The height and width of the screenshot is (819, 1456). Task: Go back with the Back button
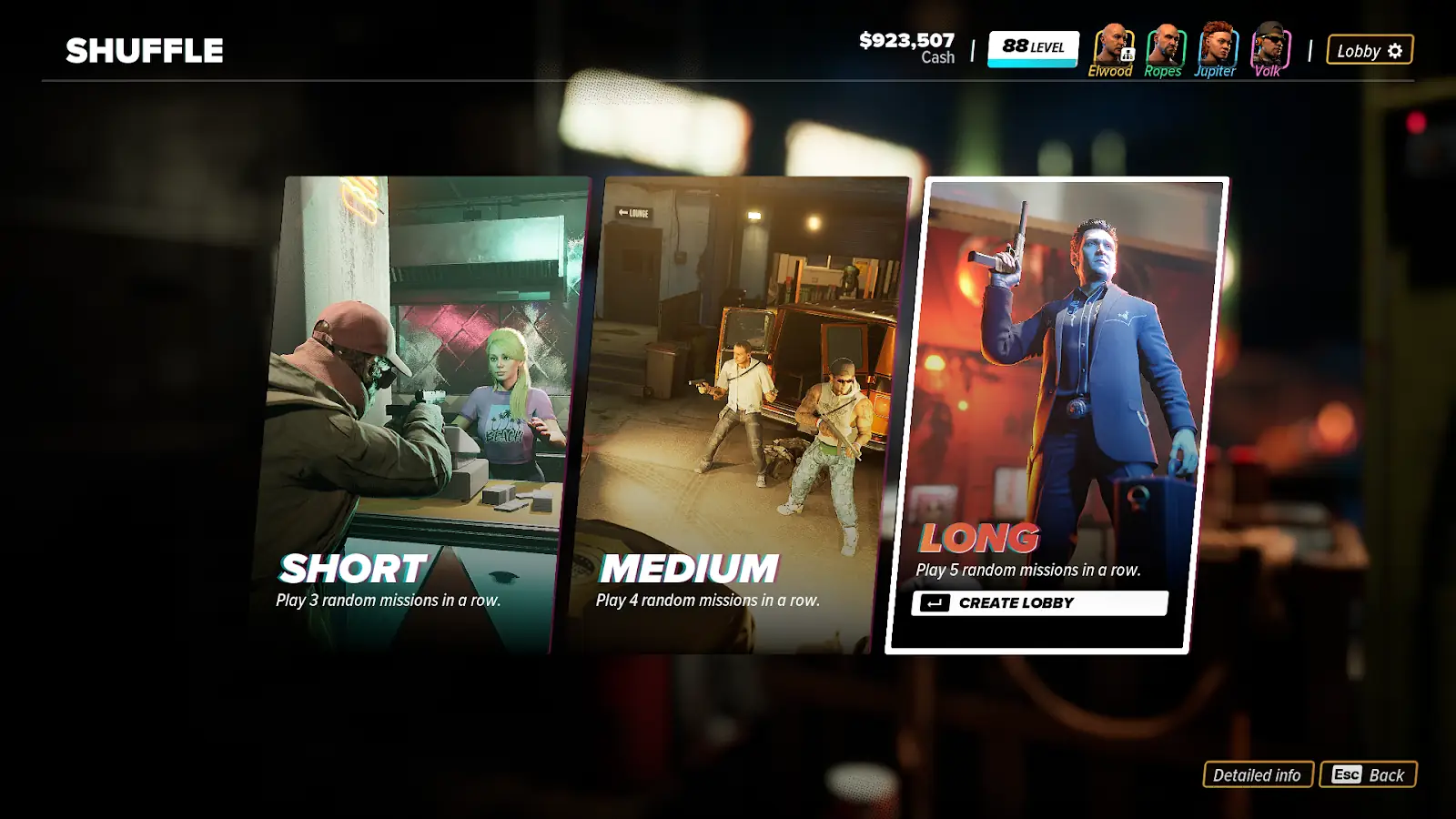click(x=1368, y=775)
